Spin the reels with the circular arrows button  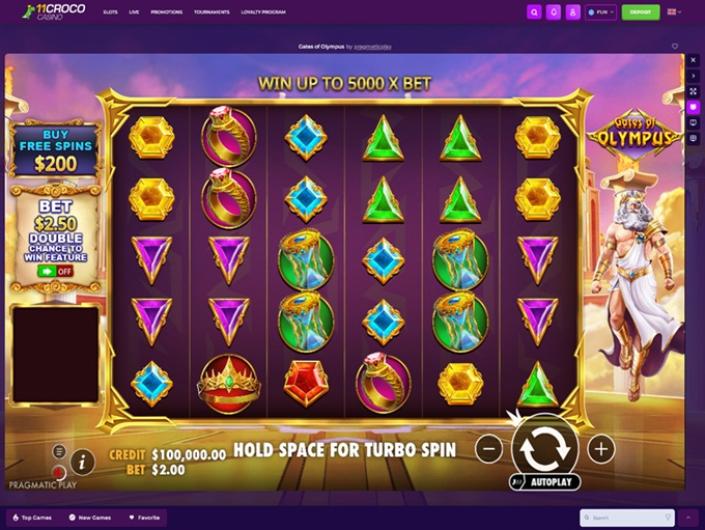click(544, 448)
